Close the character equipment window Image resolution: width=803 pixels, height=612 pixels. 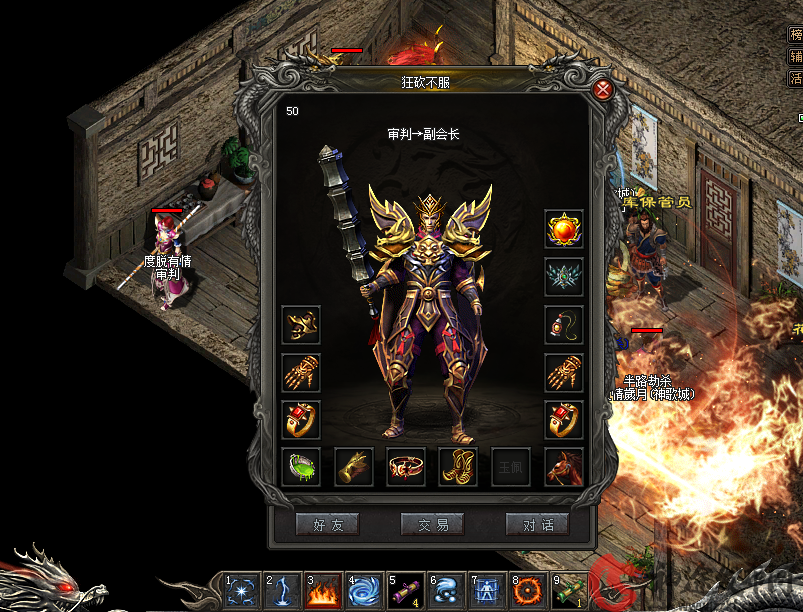(x=603, y=90)
